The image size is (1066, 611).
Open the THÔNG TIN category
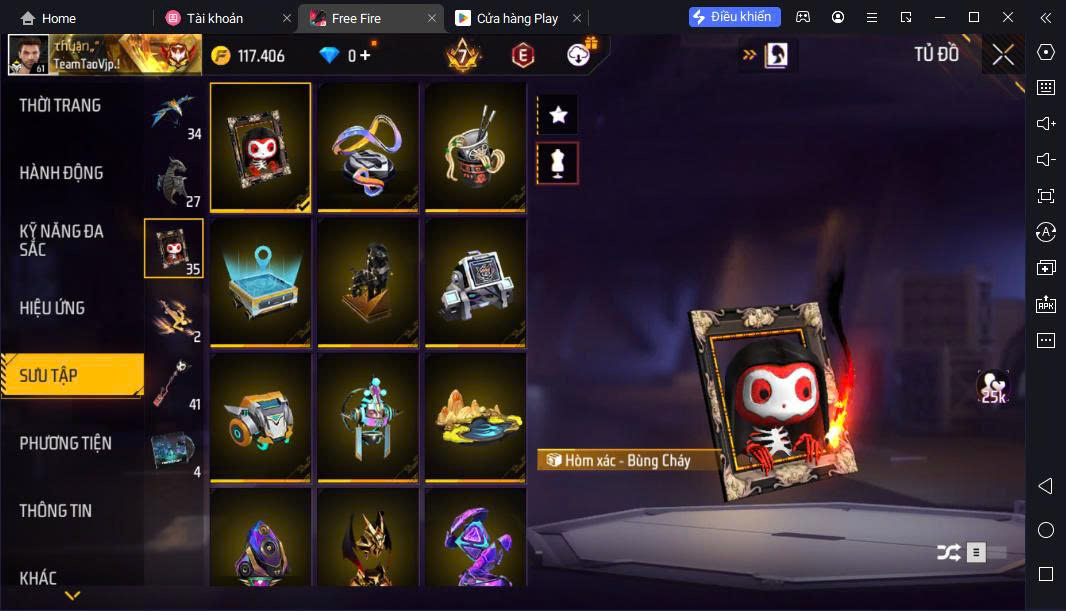coord(55,511)
